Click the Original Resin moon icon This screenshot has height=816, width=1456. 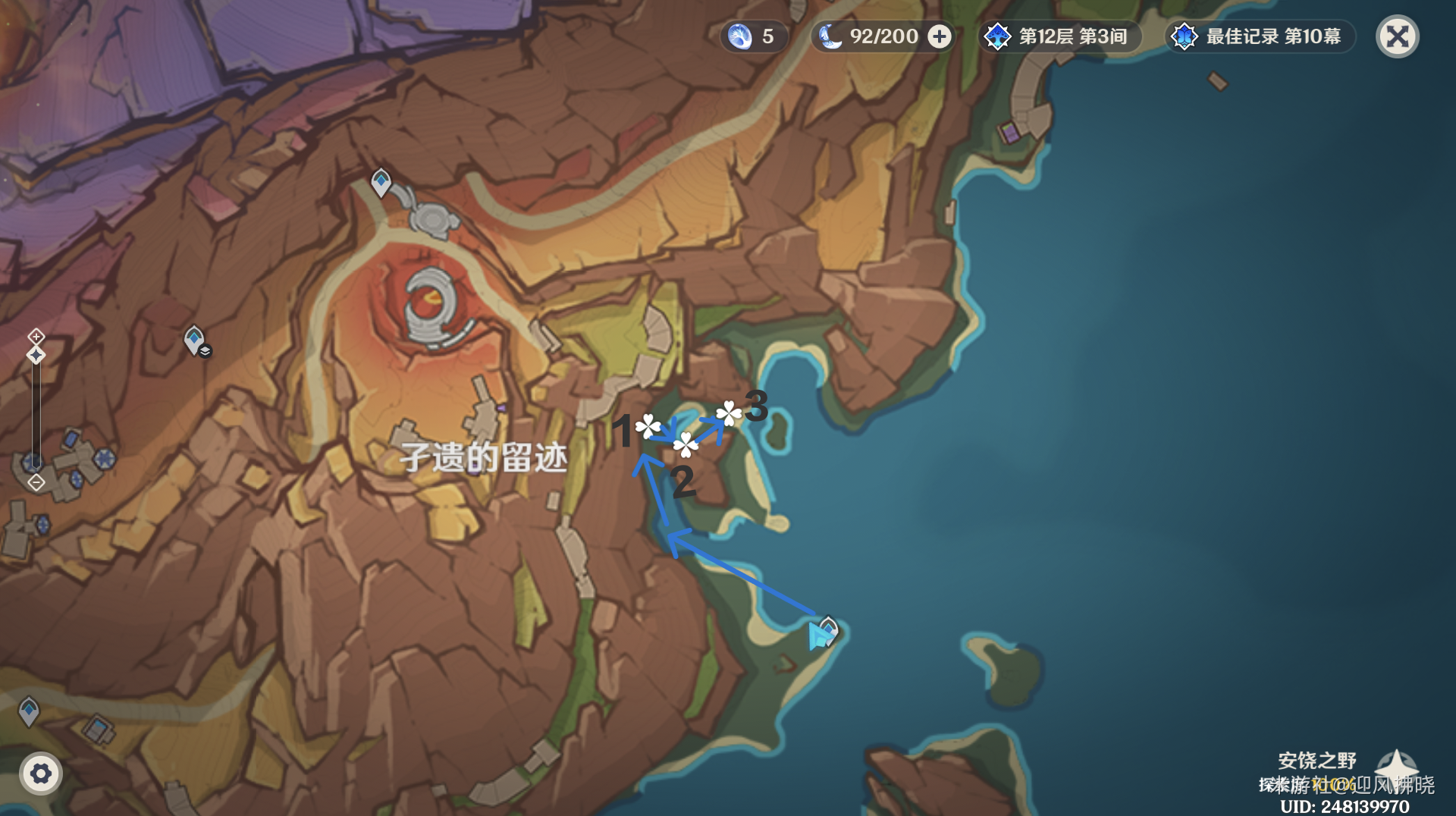830,36
